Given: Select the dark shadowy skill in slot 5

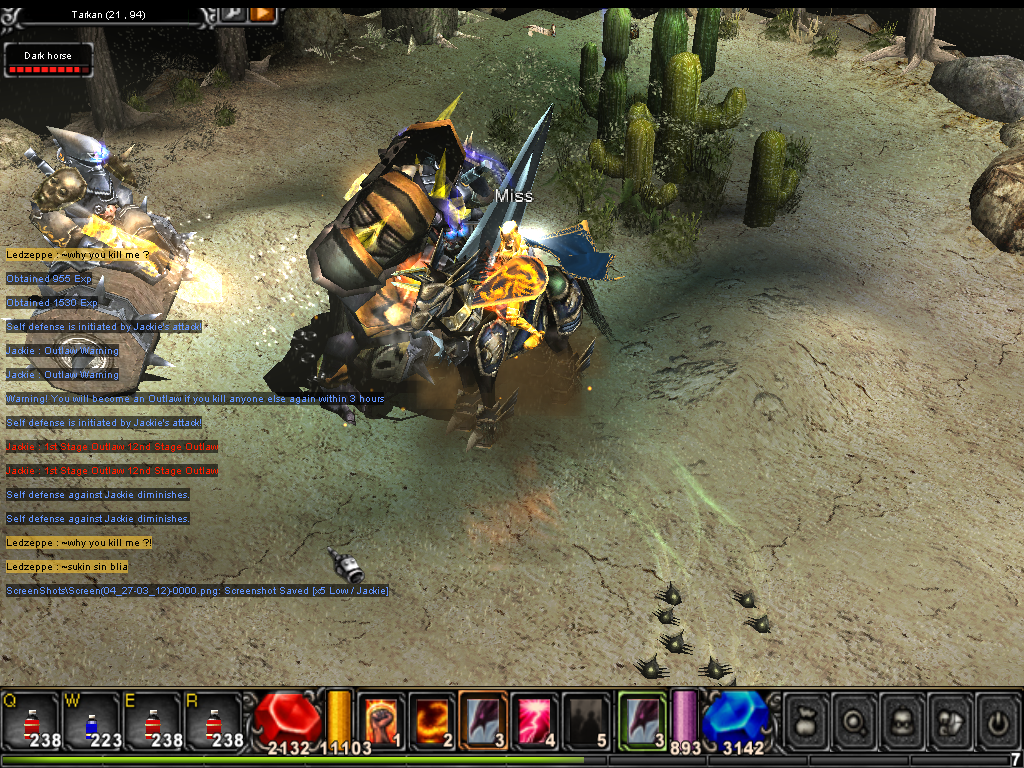Looking at the screenshot, I should (586, 720).
